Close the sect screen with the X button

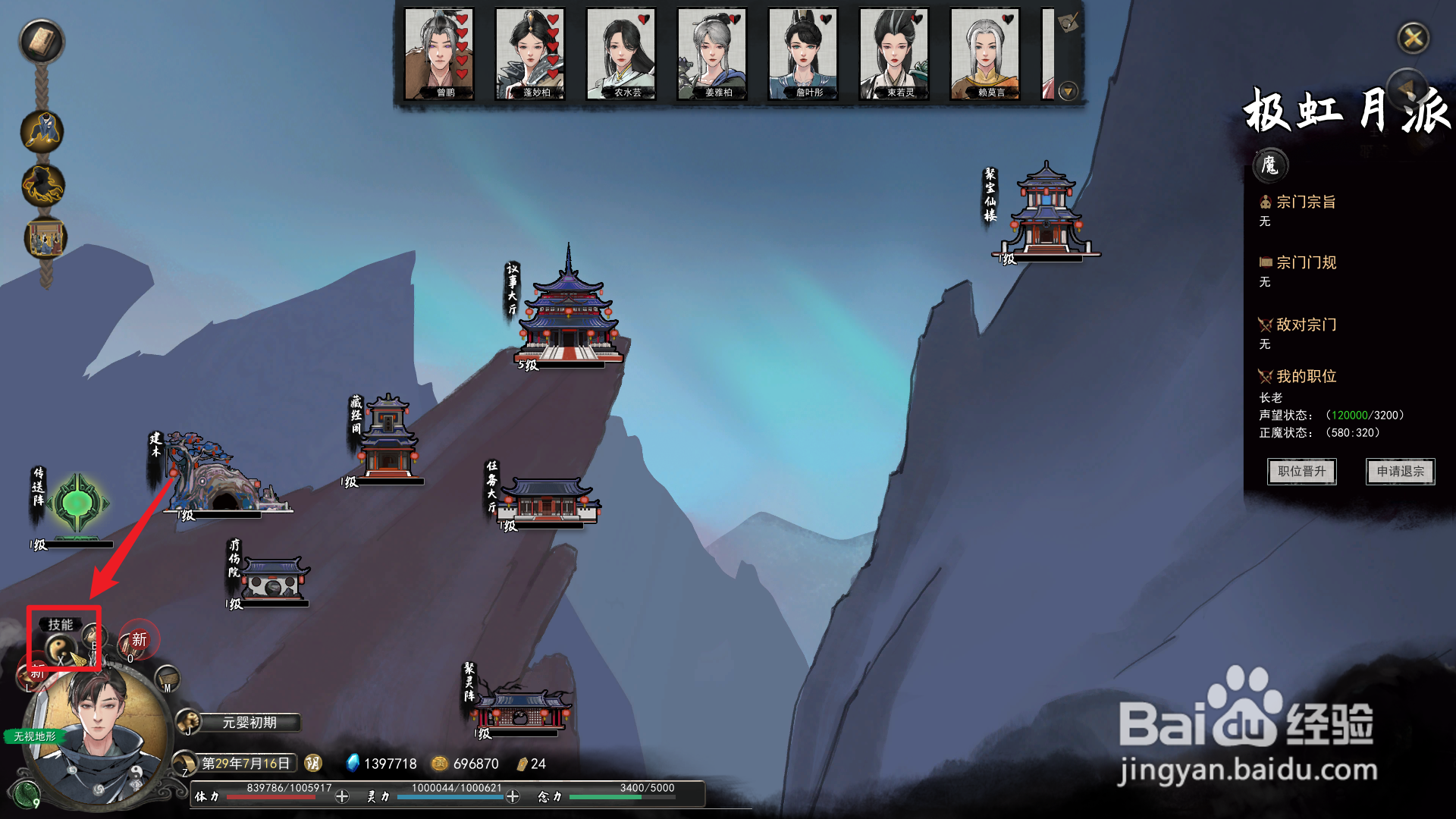tap(1413, 37)
